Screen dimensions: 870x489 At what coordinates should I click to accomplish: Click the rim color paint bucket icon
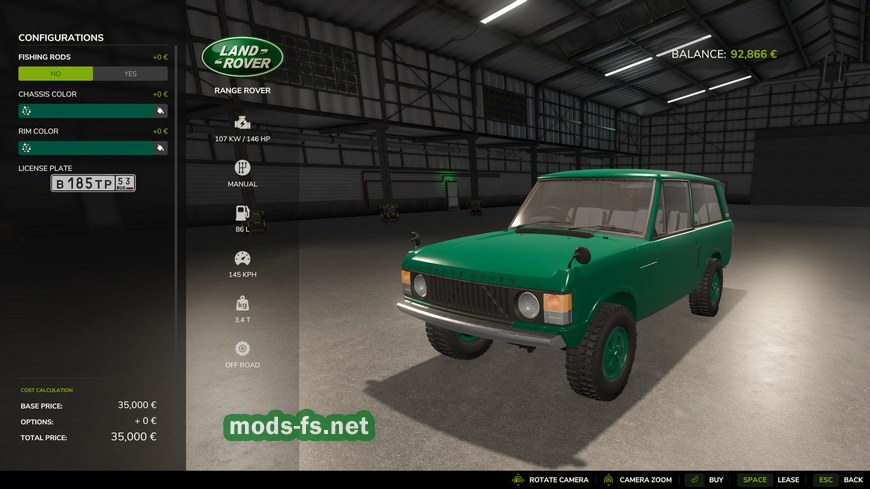coord(160,148)
